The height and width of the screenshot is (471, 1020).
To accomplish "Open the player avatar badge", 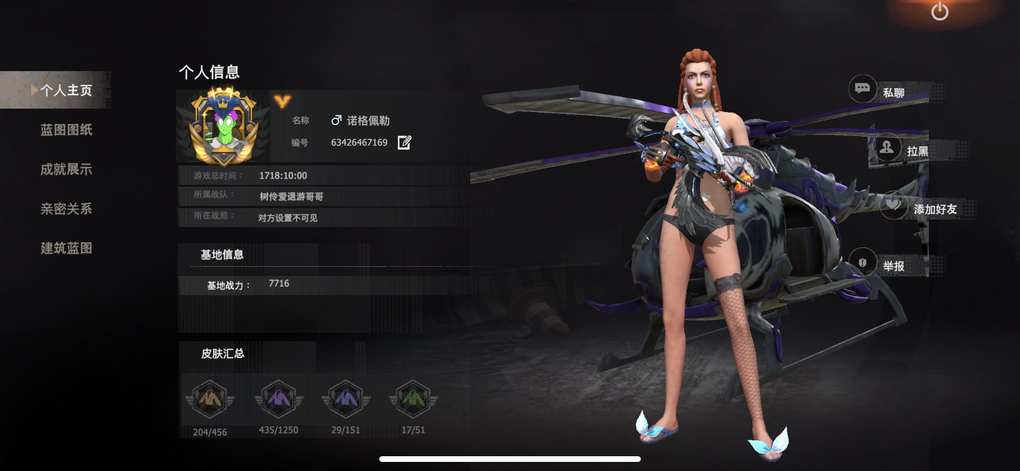I will click(x=223, y=126).
